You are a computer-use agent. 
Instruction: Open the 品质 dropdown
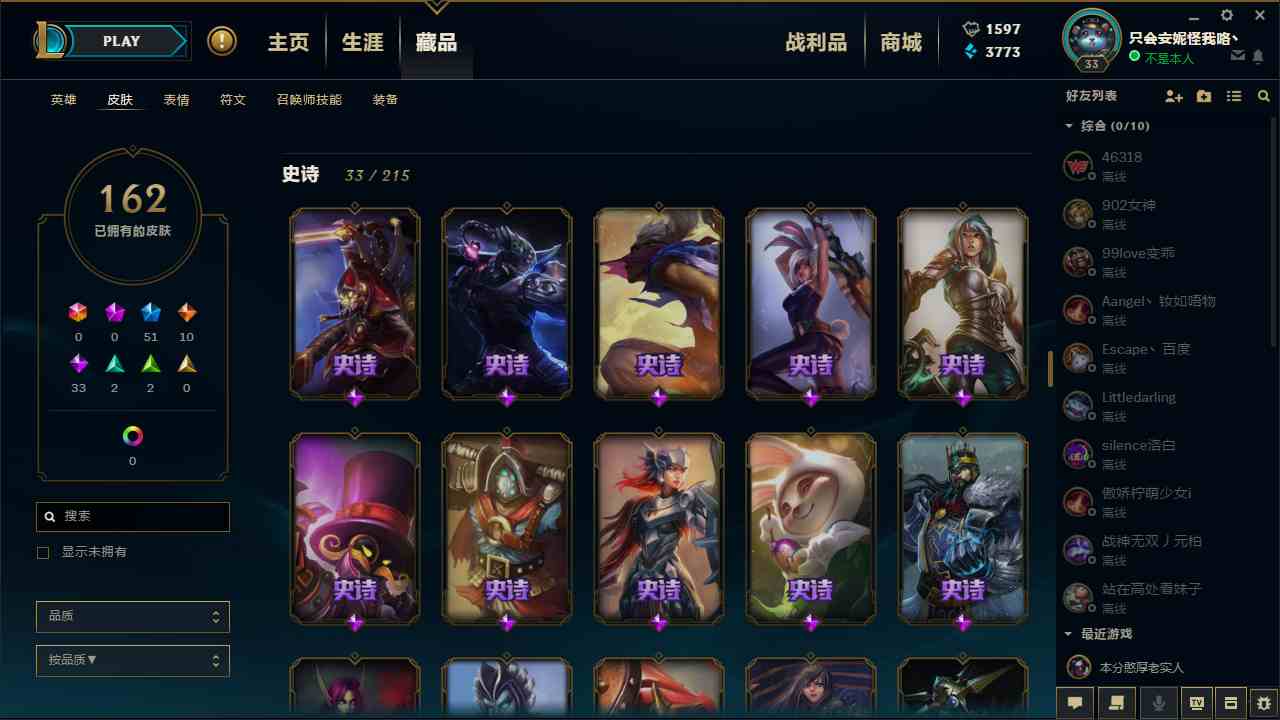point(133,616)
